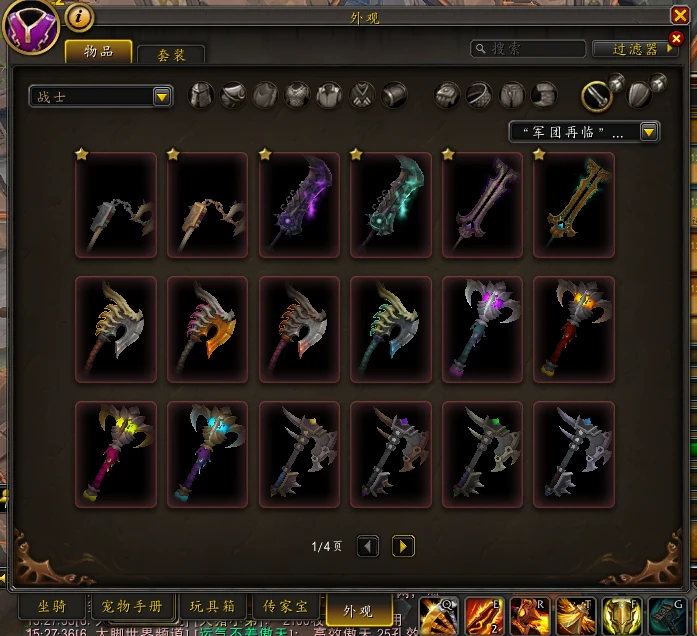
Task: Open the 宠物手册 pet journal tab
Action: 133,606
